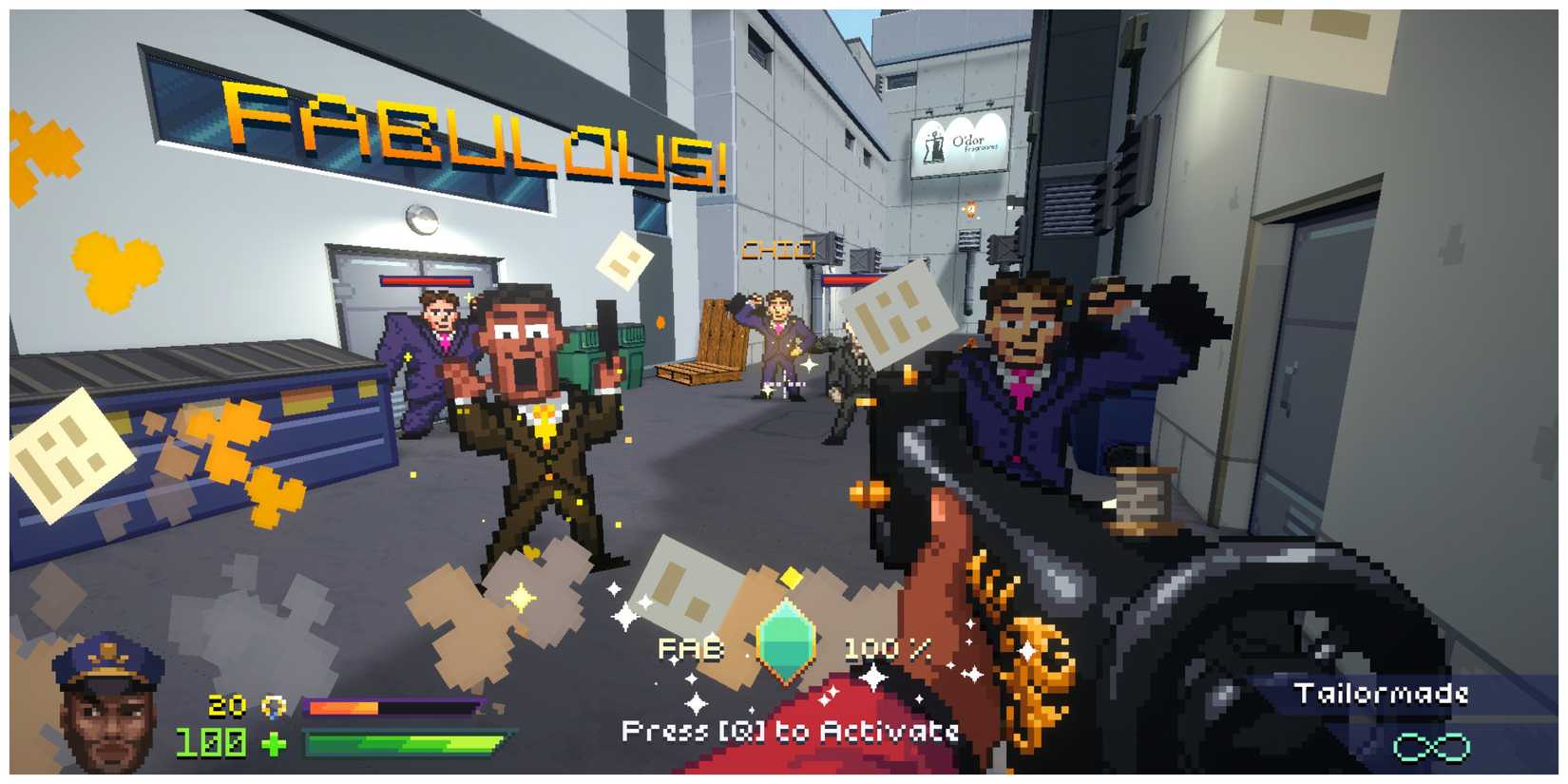Click the O'dor Fragrances billboard logo

pyautogui.click(x=960, y=144)
